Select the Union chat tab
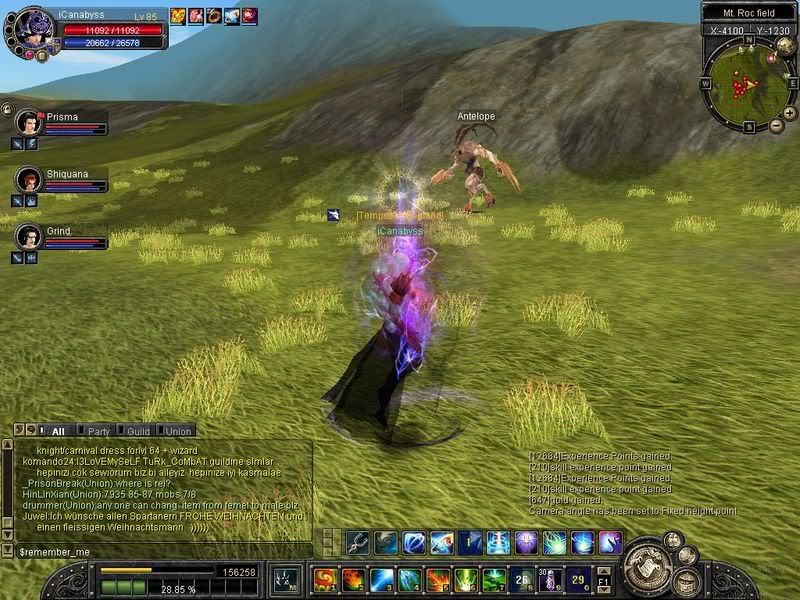 pyautogui.click(x=178, y=431)
